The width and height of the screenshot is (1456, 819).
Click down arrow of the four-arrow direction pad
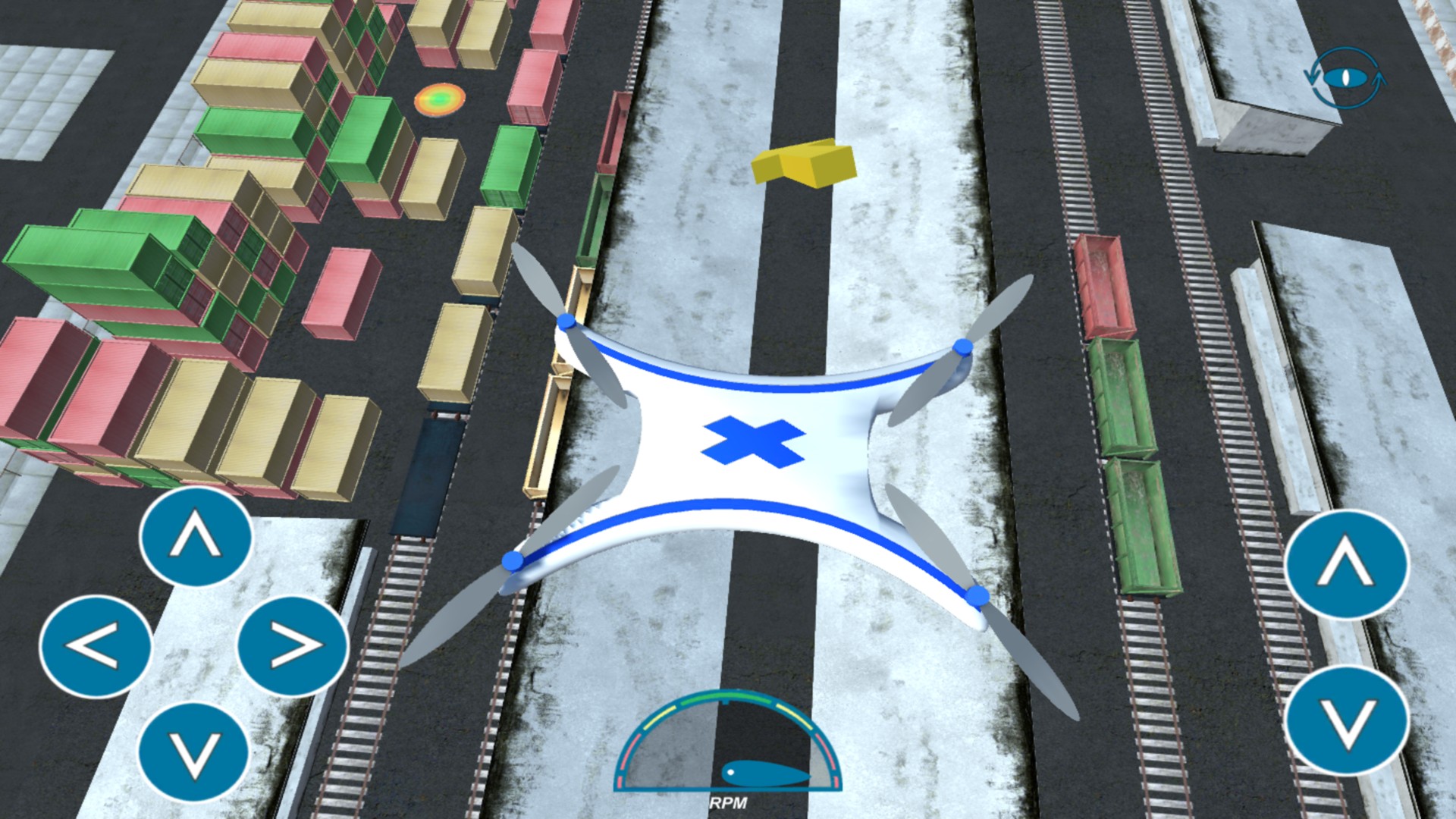(194, 752)
